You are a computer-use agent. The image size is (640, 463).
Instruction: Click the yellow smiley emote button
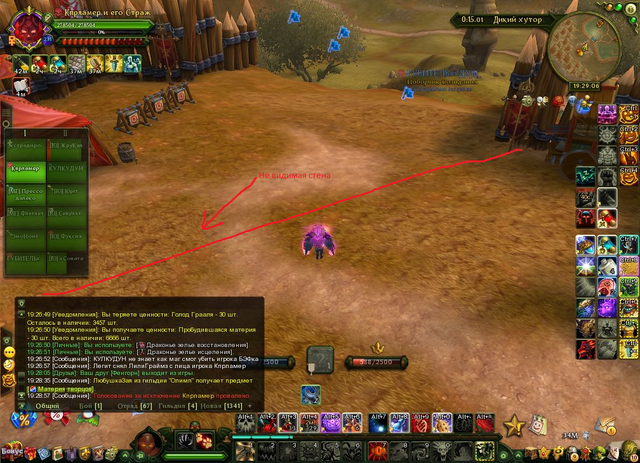click(8, 364)
